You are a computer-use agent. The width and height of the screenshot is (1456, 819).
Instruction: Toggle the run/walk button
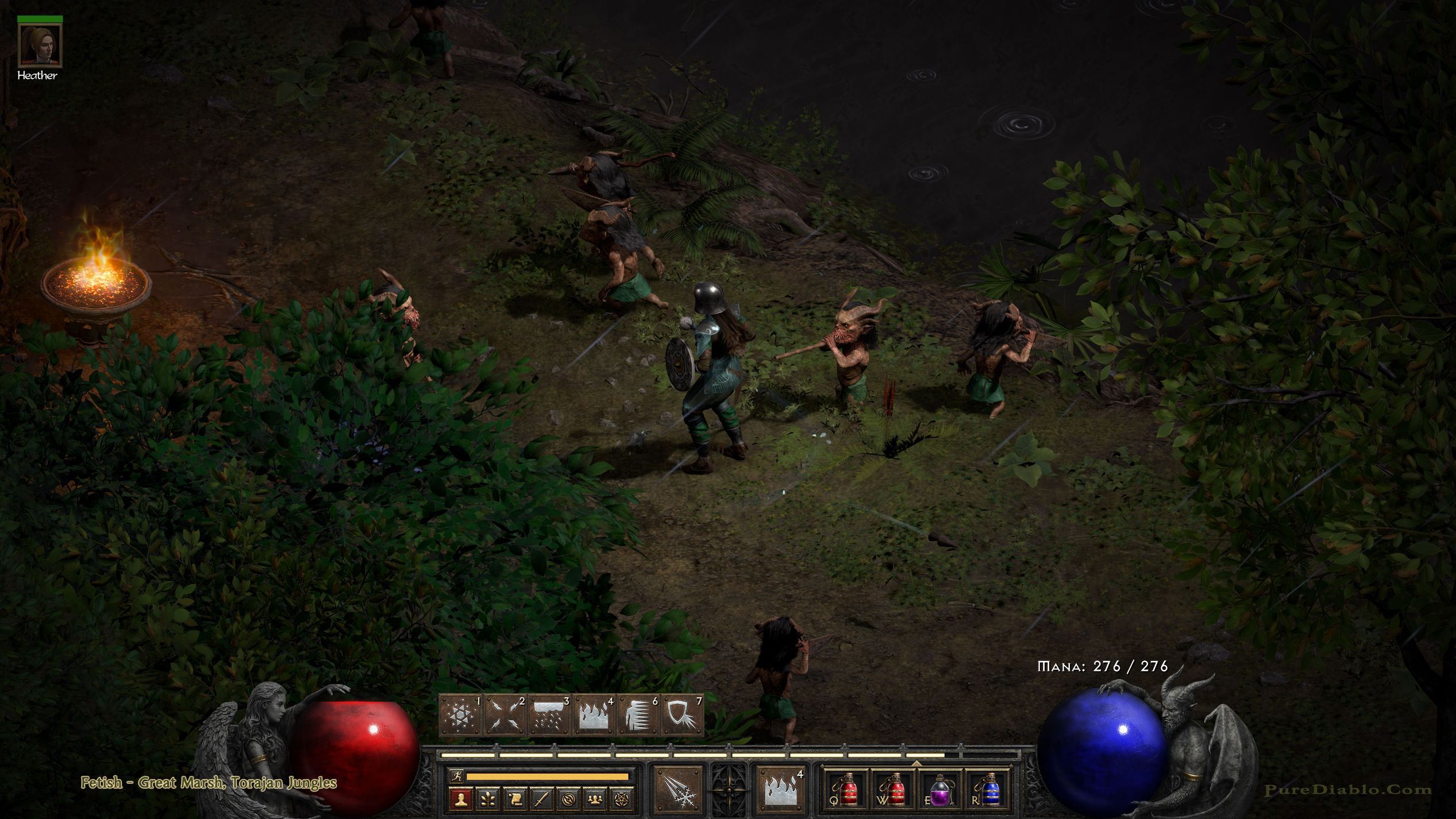(x=457, y=776)
